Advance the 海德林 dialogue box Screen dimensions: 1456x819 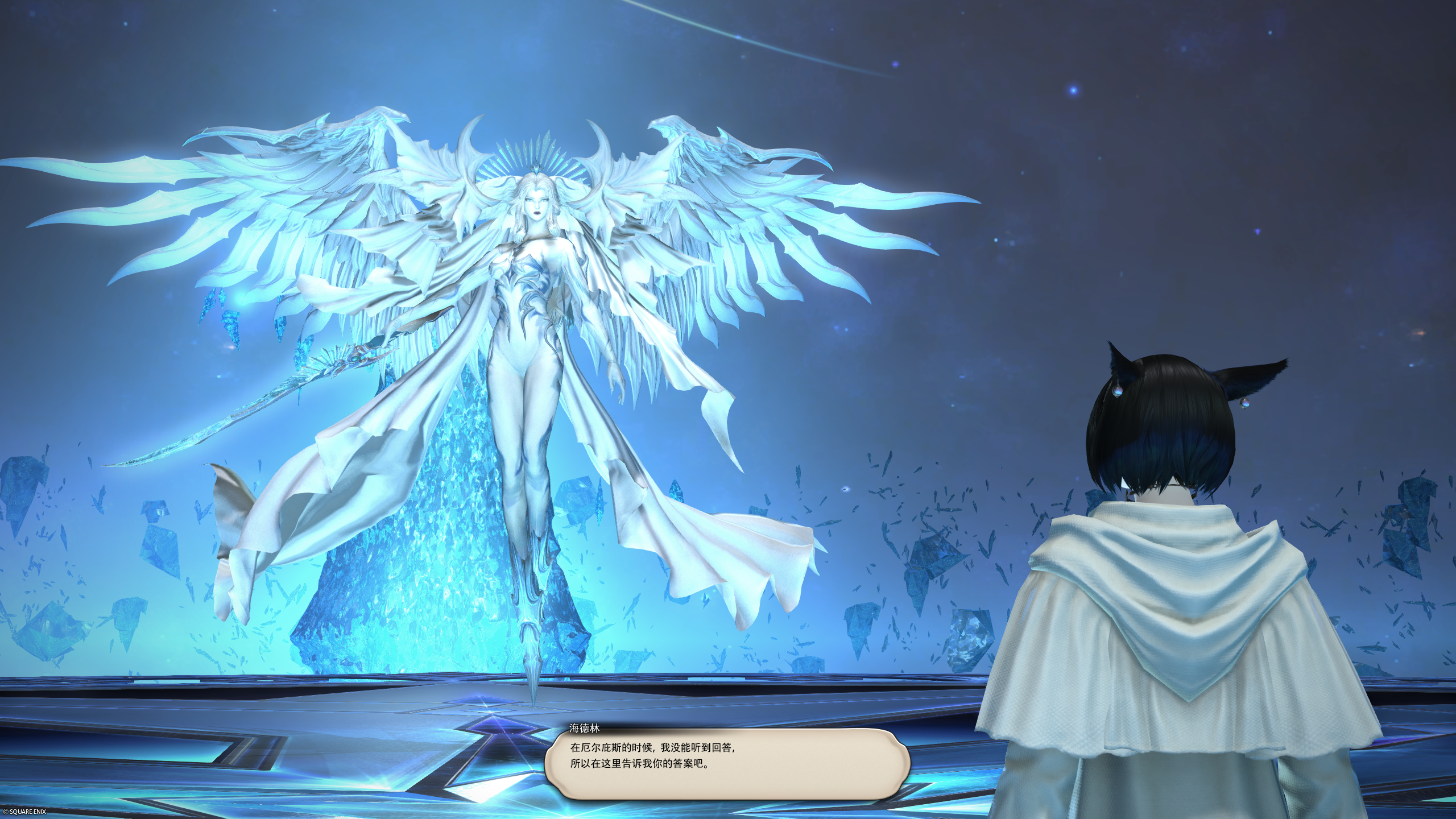pyautogui.click(x=727, y=763)
